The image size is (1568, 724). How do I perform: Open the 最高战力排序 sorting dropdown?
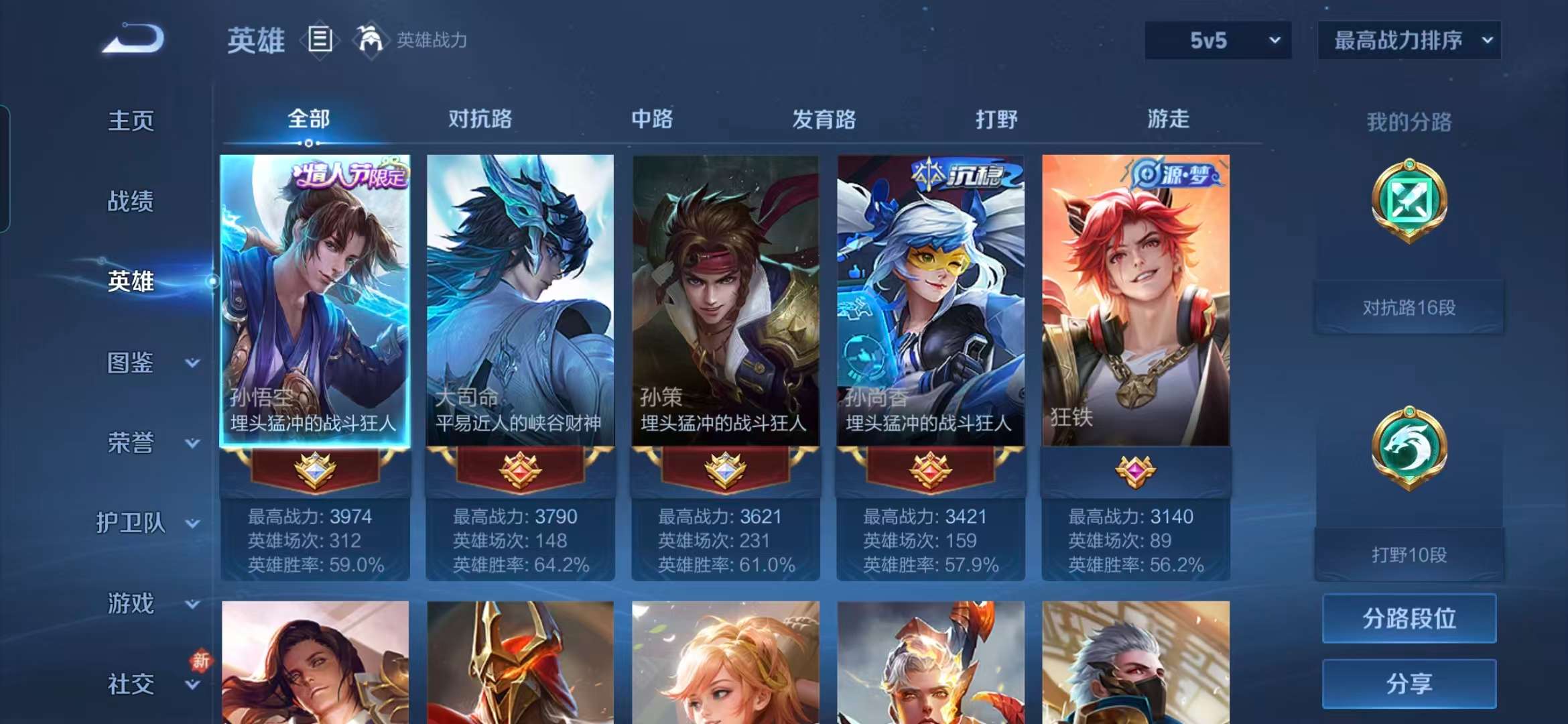[x=1407, y=40]
